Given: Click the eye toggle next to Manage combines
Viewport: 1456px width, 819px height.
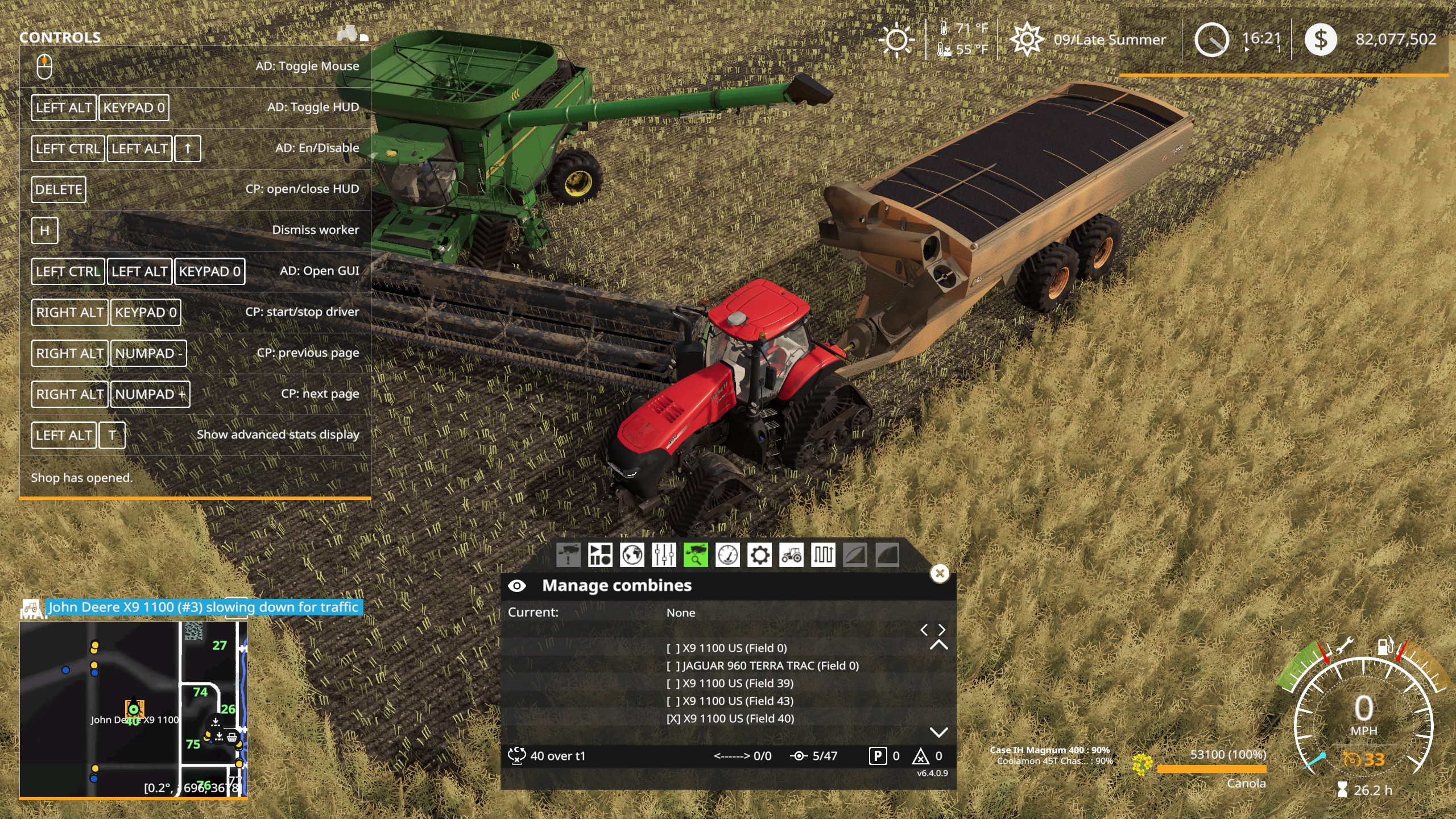Looking at the screenshot, I should (x=518, y=585).
